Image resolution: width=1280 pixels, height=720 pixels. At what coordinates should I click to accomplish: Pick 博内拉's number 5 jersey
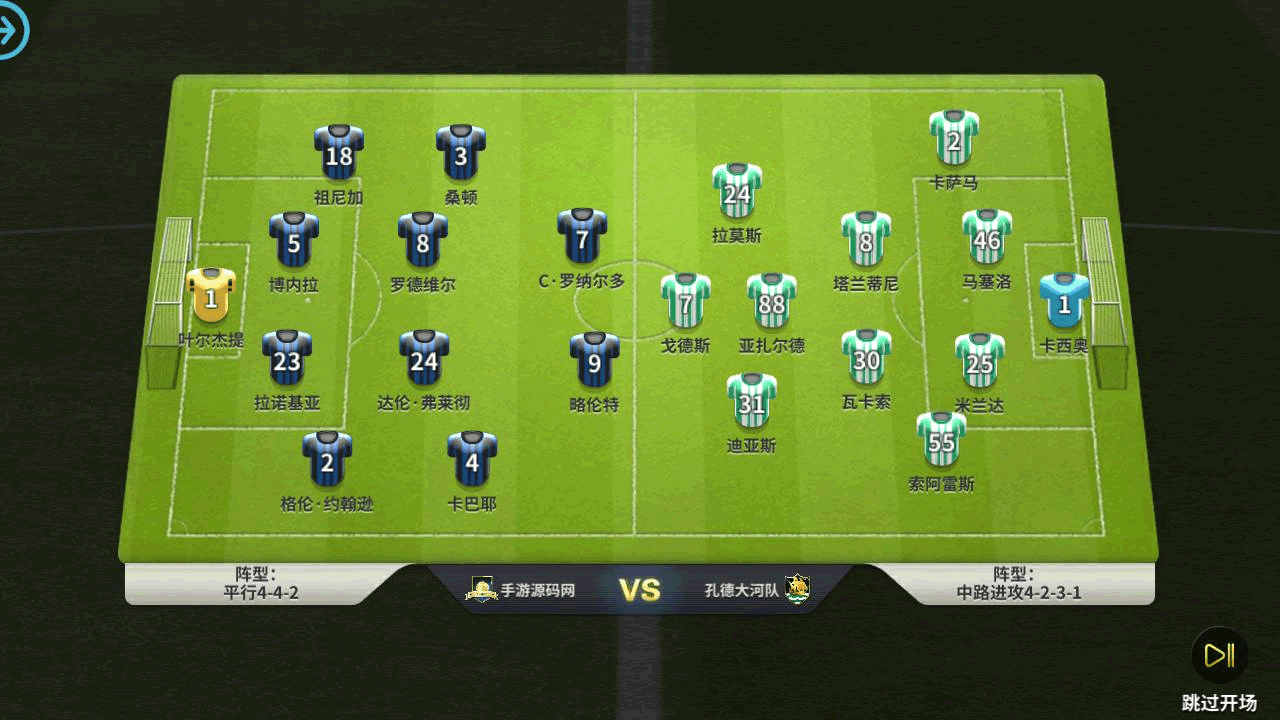pyautogui.click(x=294, y=241)
